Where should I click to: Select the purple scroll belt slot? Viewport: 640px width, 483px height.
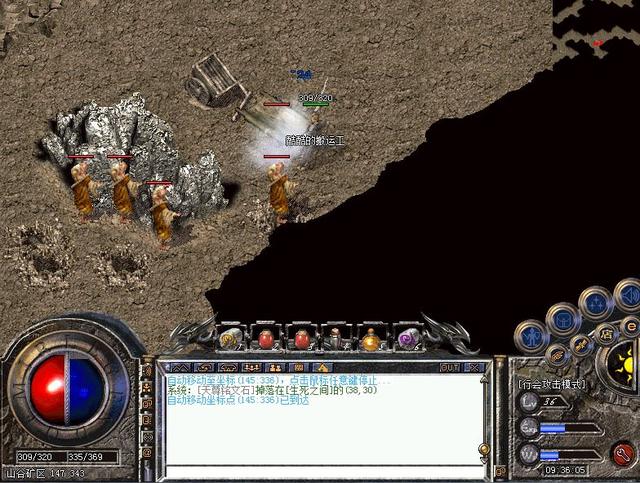(x=407, y=339)
